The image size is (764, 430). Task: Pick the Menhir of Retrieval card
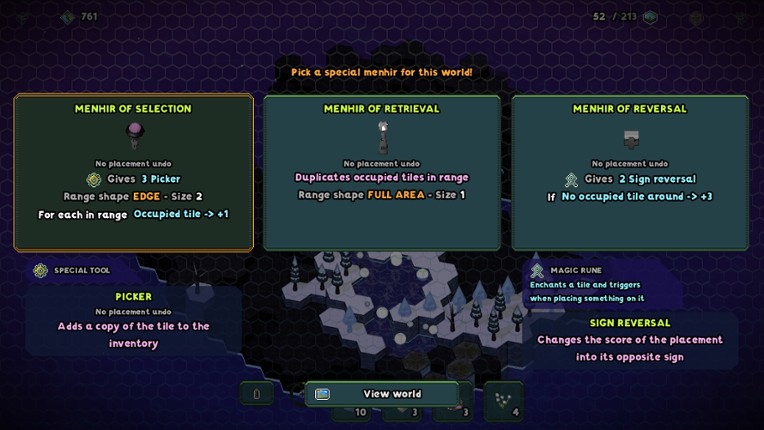tap(381, 172)
